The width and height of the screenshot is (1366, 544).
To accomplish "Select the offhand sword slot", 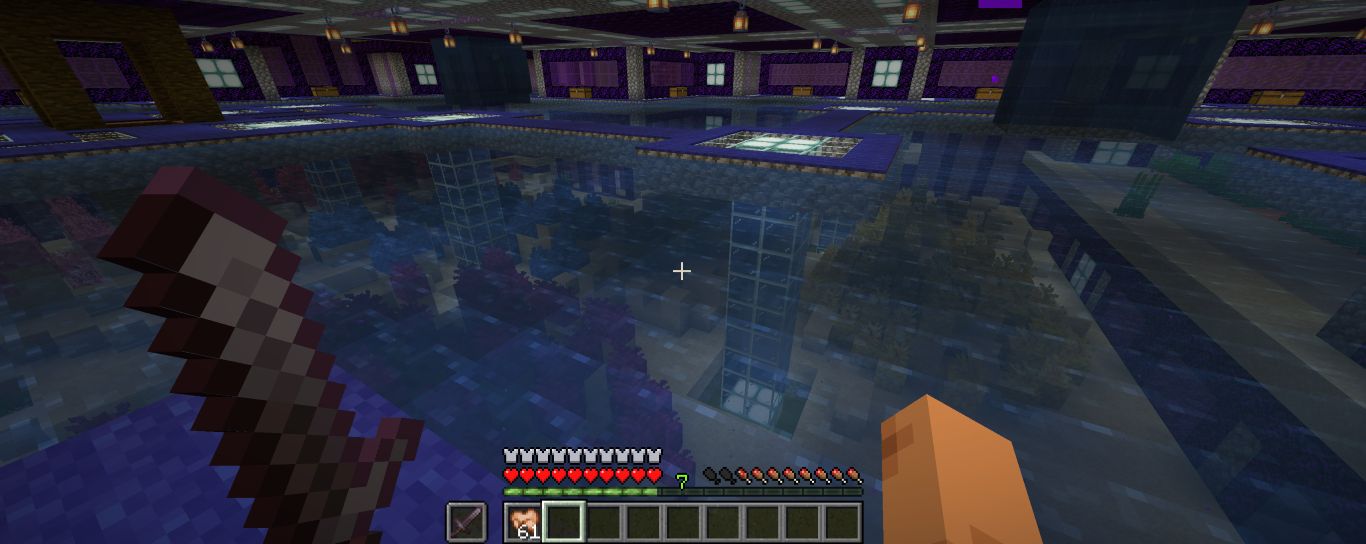I will tap(466, 522).
